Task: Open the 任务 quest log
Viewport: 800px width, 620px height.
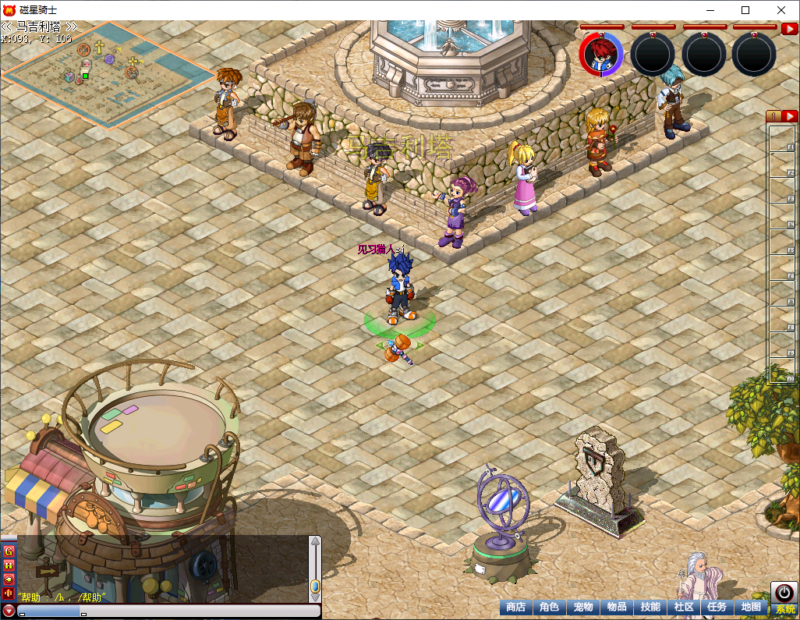Action: coord(717,607)
